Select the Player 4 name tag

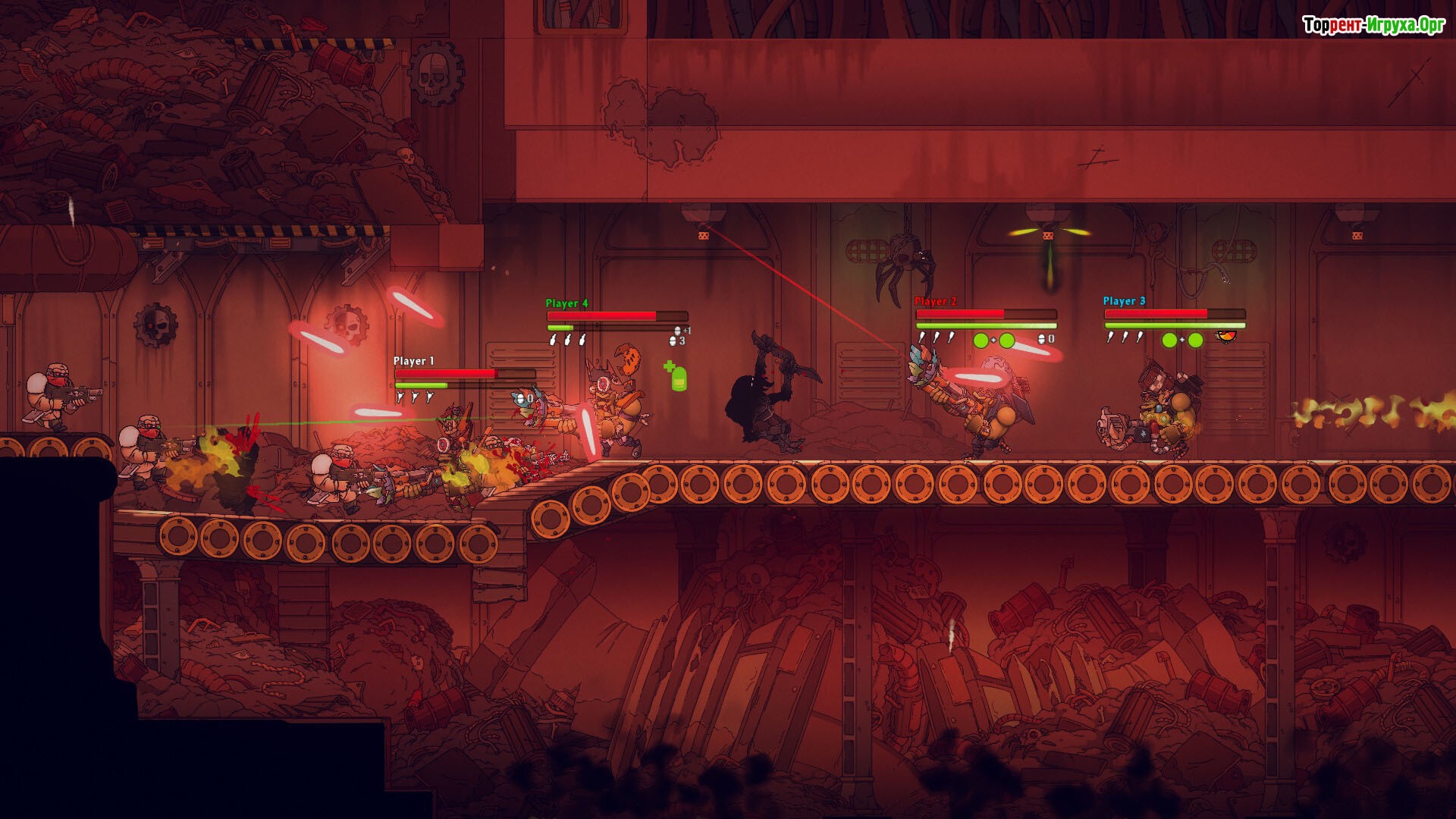coord(566,303)
